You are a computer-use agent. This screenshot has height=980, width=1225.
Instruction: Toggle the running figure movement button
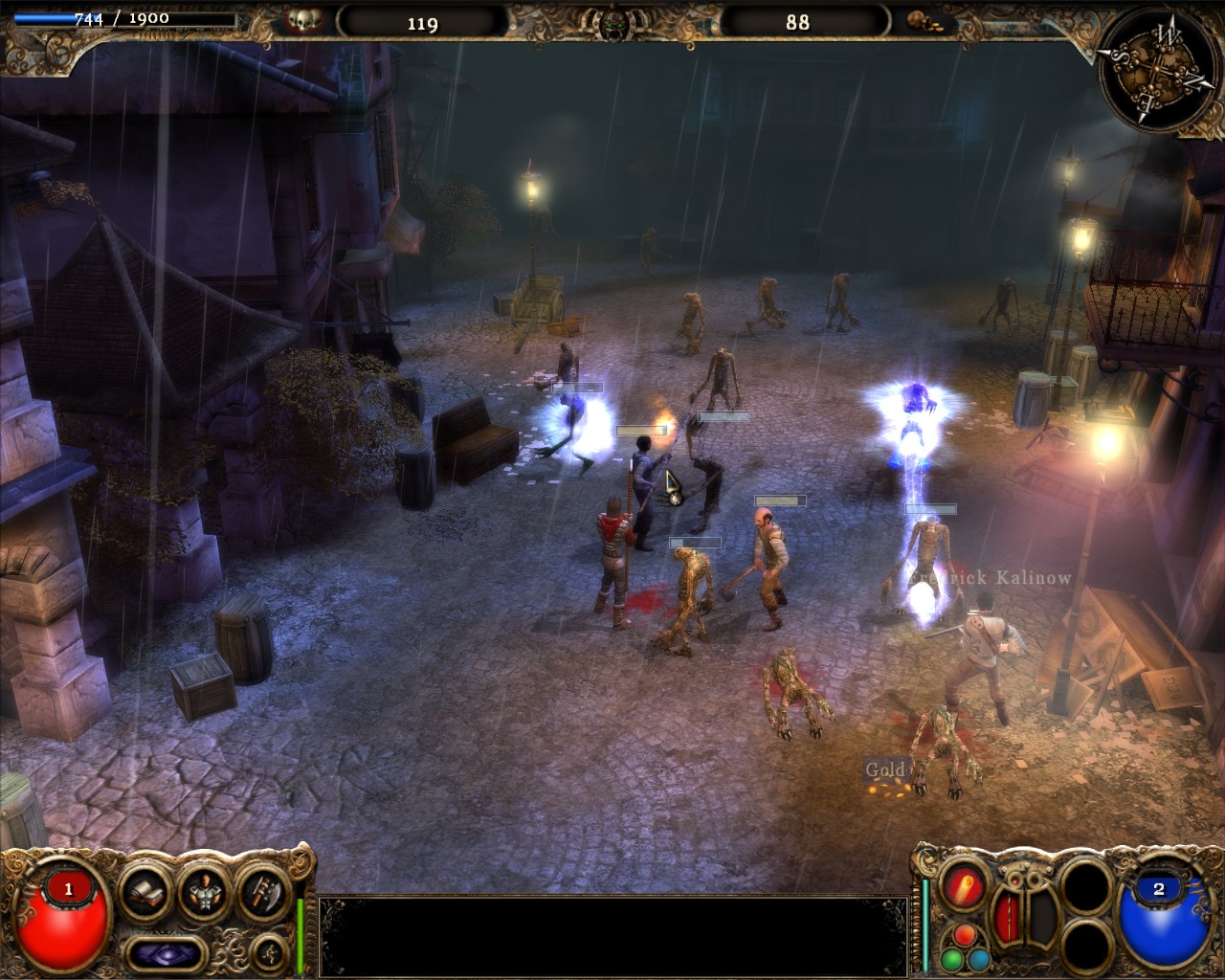point(268,951)
